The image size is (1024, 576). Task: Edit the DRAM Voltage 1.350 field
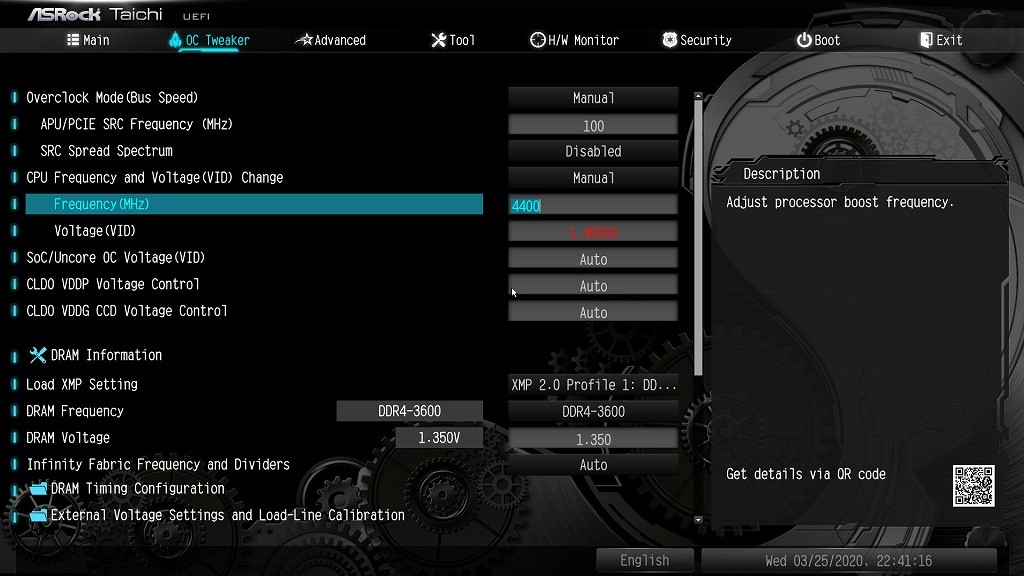tap(593, 439)
